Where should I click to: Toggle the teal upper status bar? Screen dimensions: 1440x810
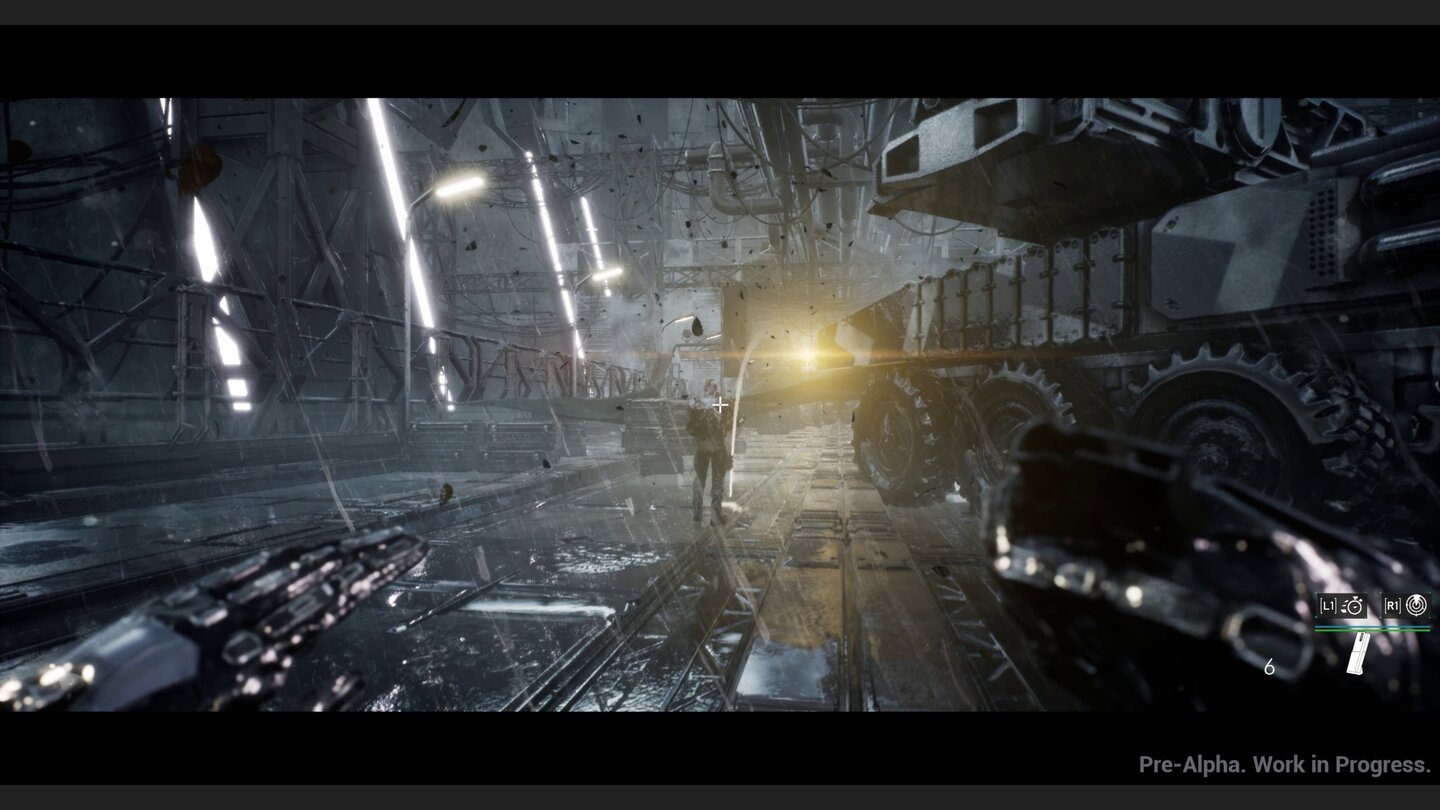pos(1372,626)
